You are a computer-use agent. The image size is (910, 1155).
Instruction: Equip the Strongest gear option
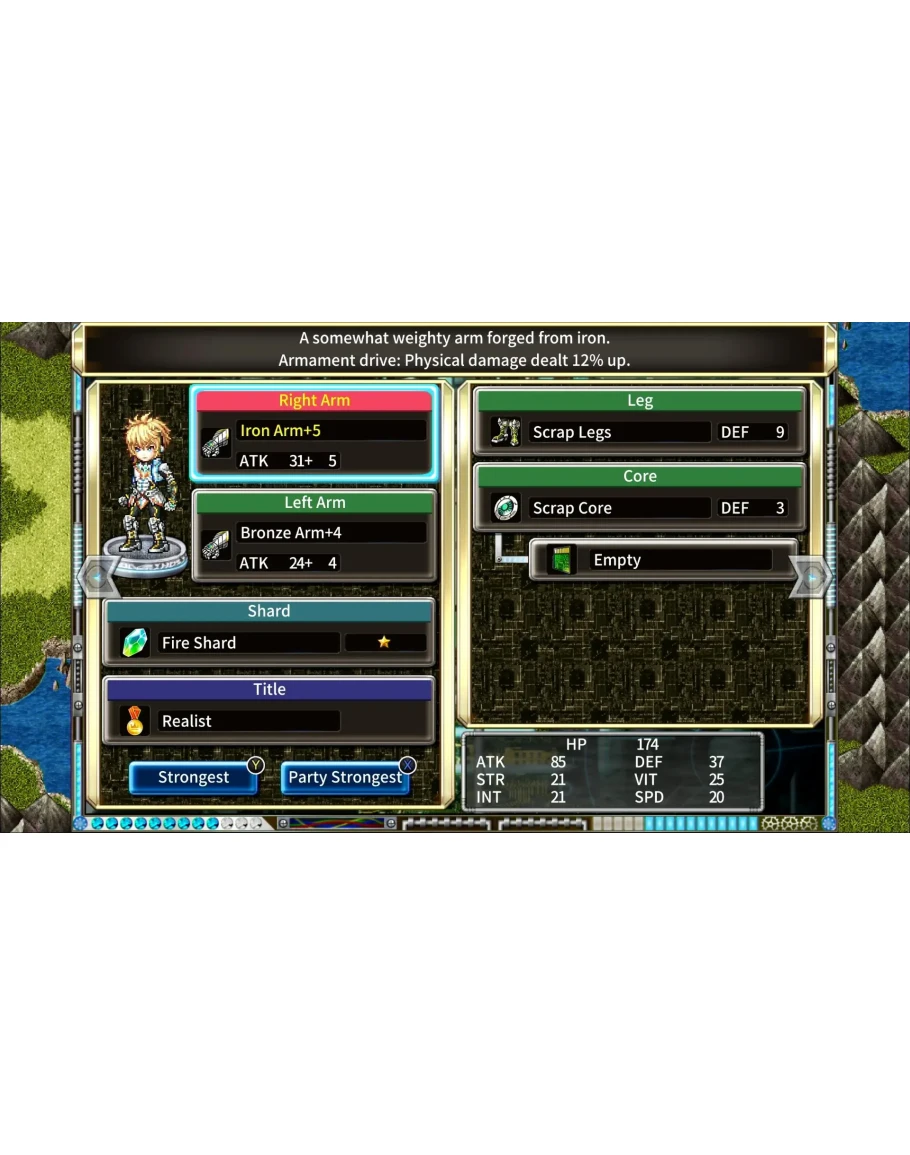(x=193, y=777)
